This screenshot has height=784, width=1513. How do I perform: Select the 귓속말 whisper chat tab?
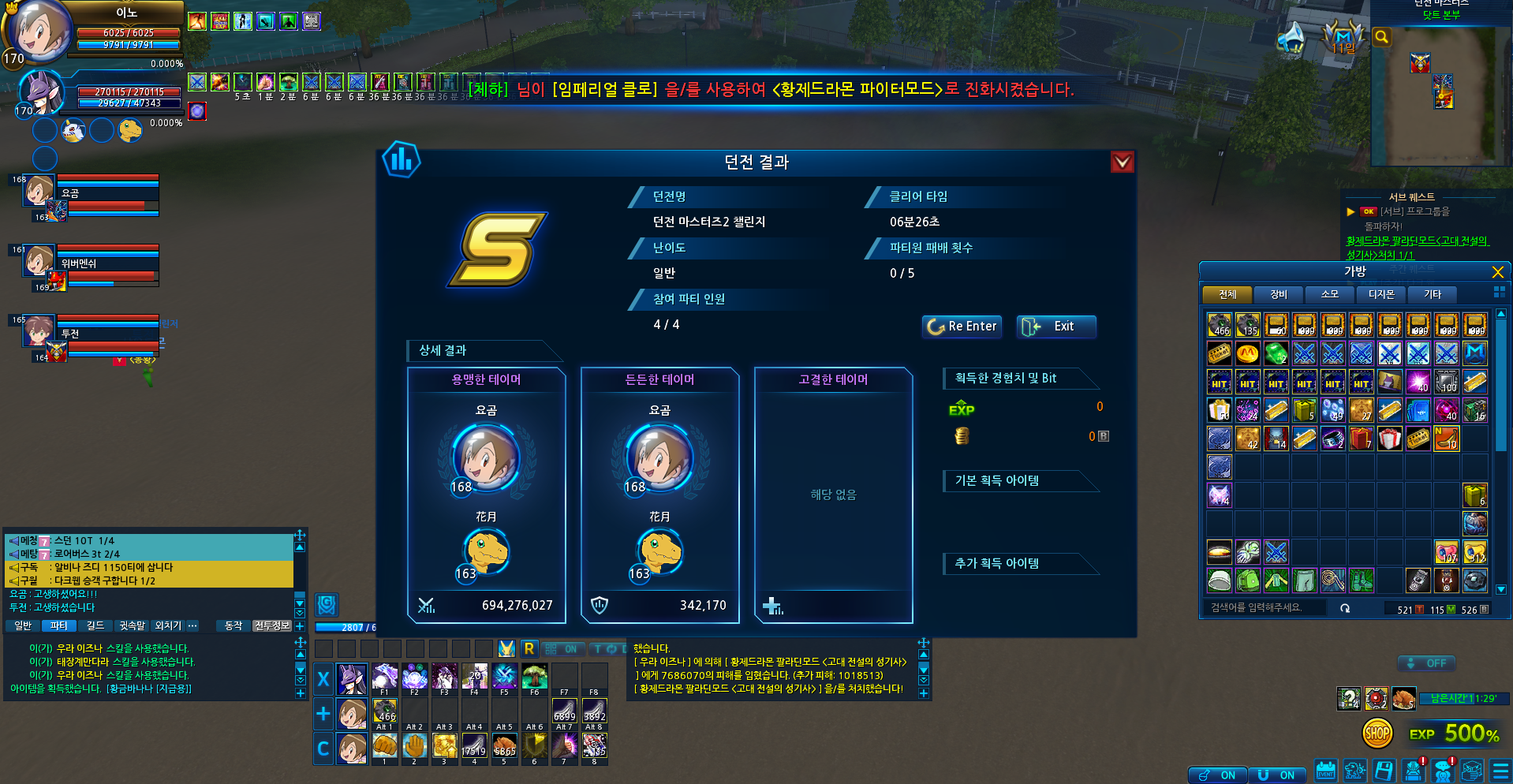[132, 625]
